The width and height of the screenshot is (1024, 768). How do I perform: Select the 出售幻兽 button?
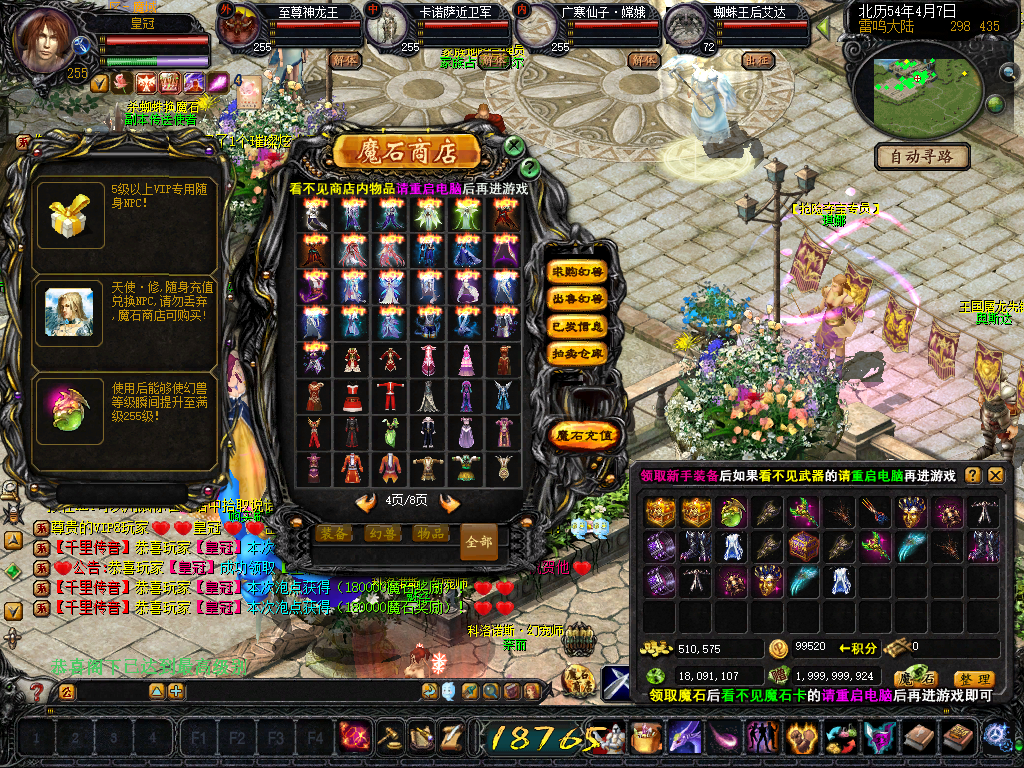point(578,299)
